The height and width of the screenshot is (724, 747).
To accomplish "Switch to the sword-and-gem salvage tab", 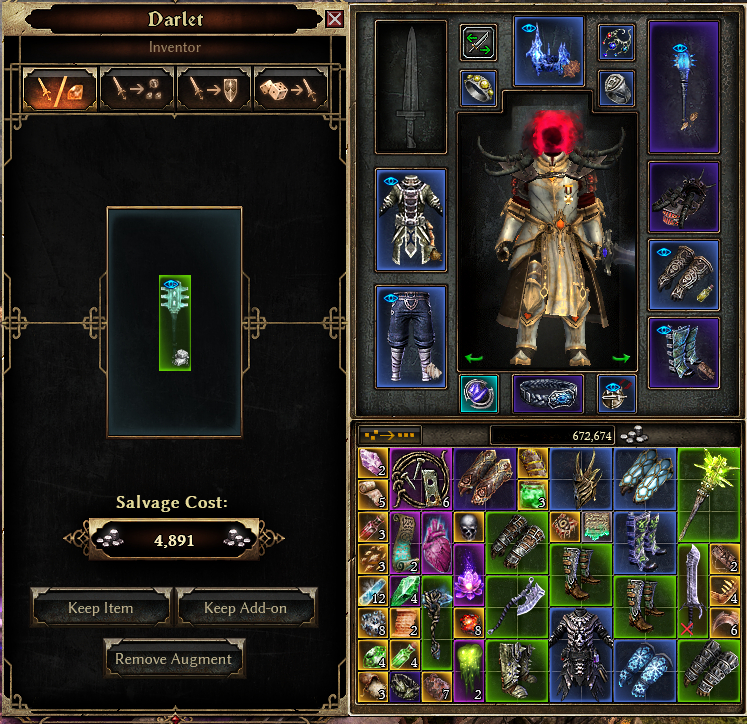I will point(60,88).
